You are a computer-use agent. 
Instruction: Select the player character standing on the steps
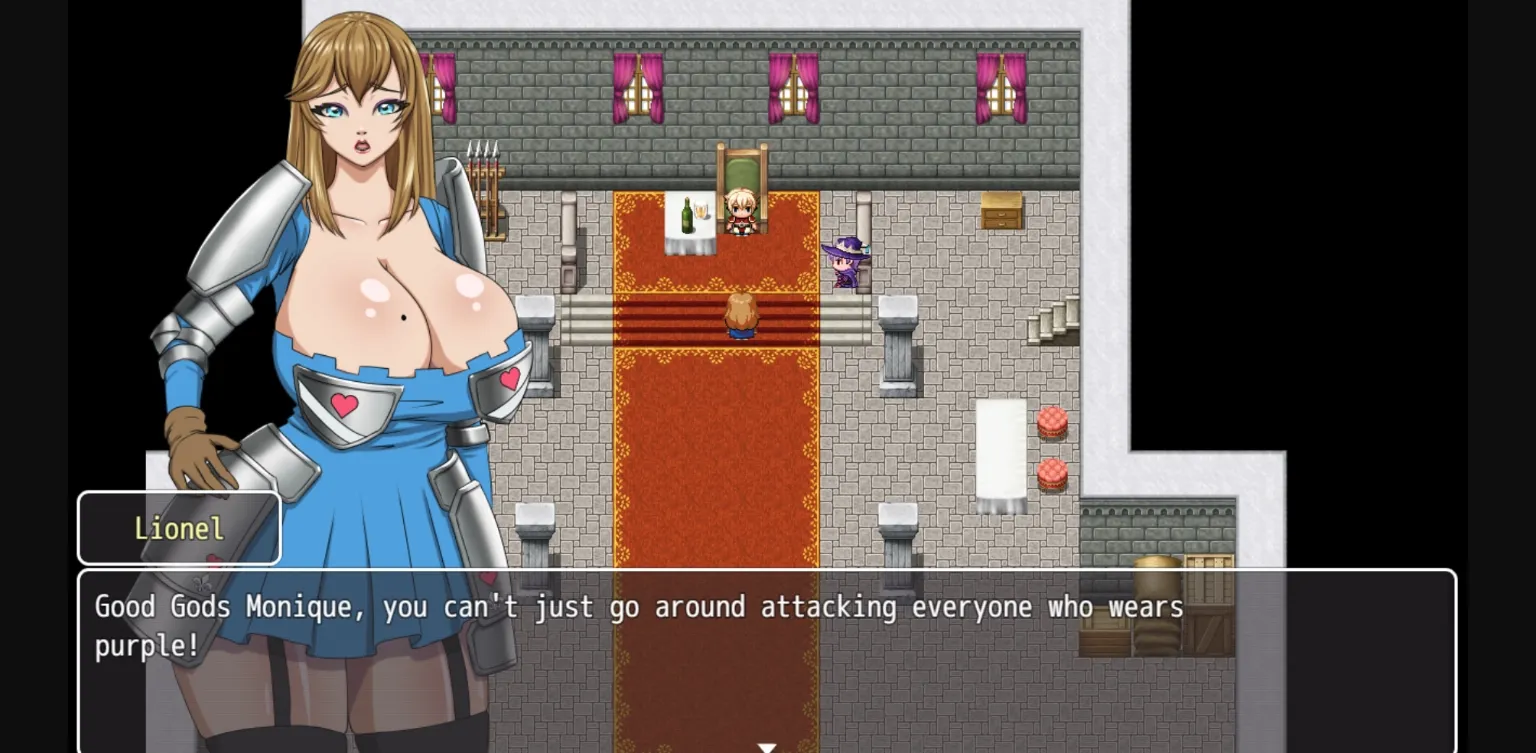click(740, 318)
